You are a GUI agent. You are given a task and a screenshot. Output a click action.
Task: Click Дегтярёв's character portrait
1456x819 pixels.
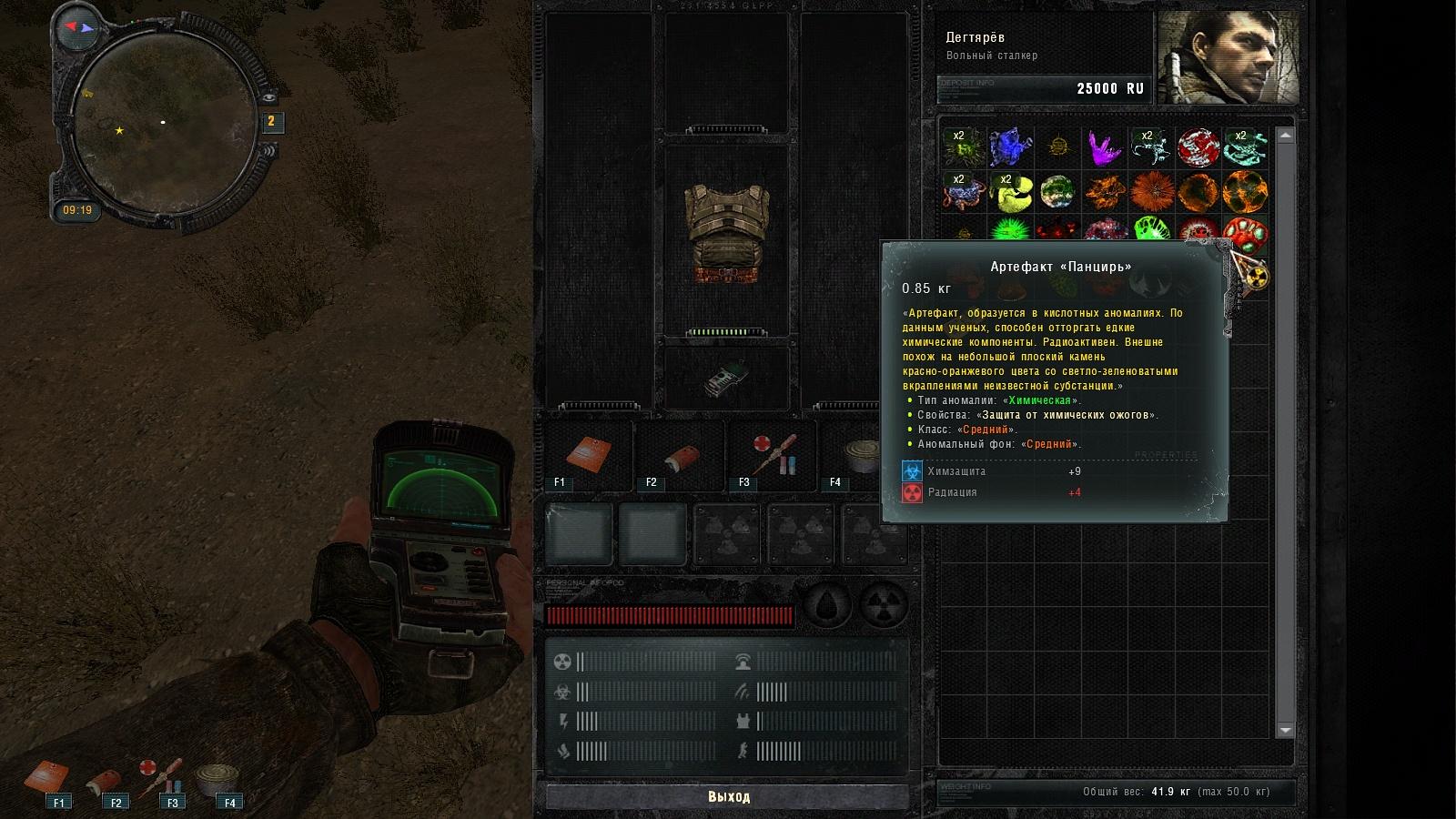(1228, 57)
